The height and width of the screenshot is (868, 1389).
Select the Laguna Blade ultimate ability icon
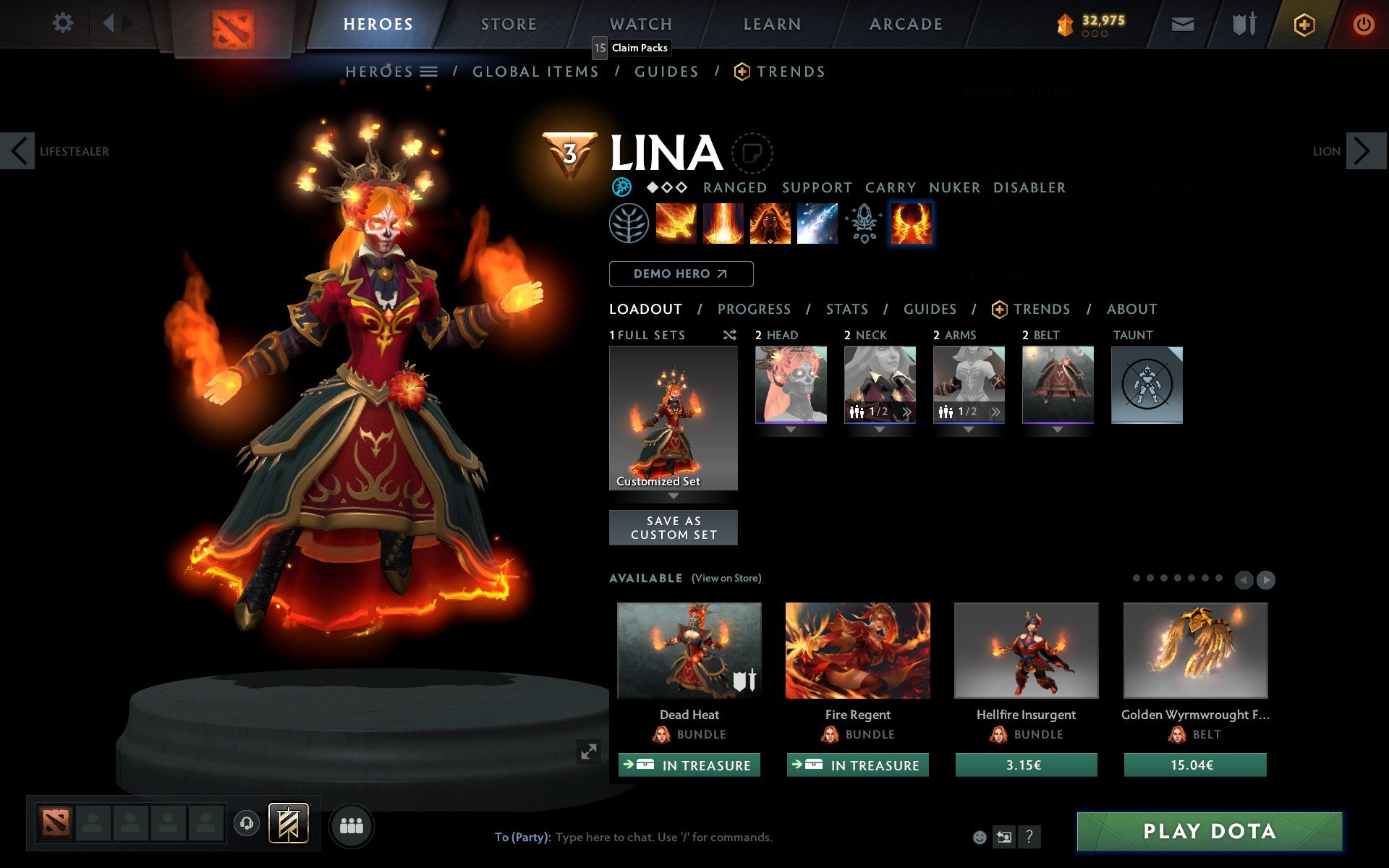[817, 223]
